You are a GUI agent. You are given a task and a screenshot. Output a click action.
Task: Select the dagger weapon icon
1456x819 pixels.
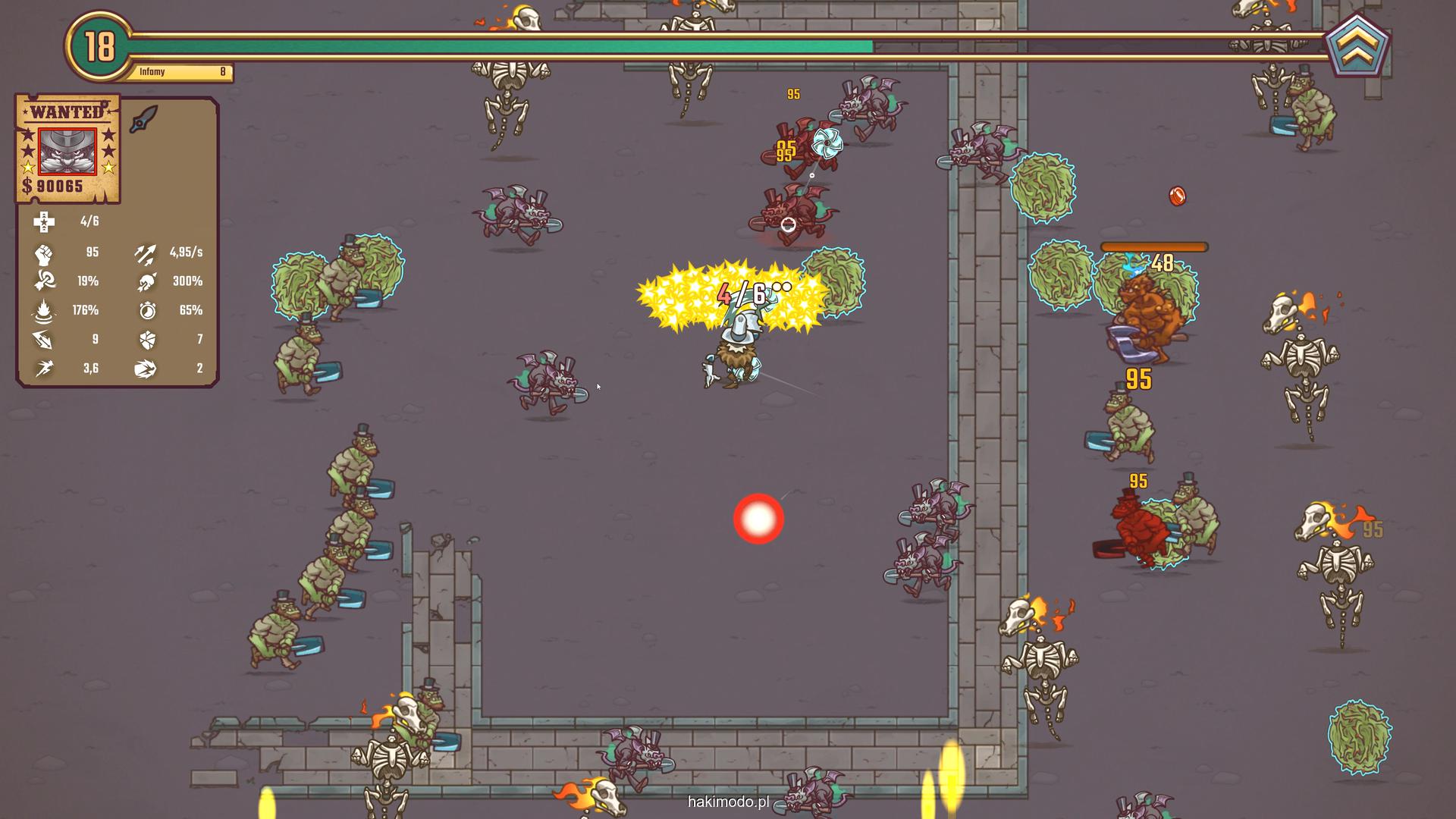[143, 119]
